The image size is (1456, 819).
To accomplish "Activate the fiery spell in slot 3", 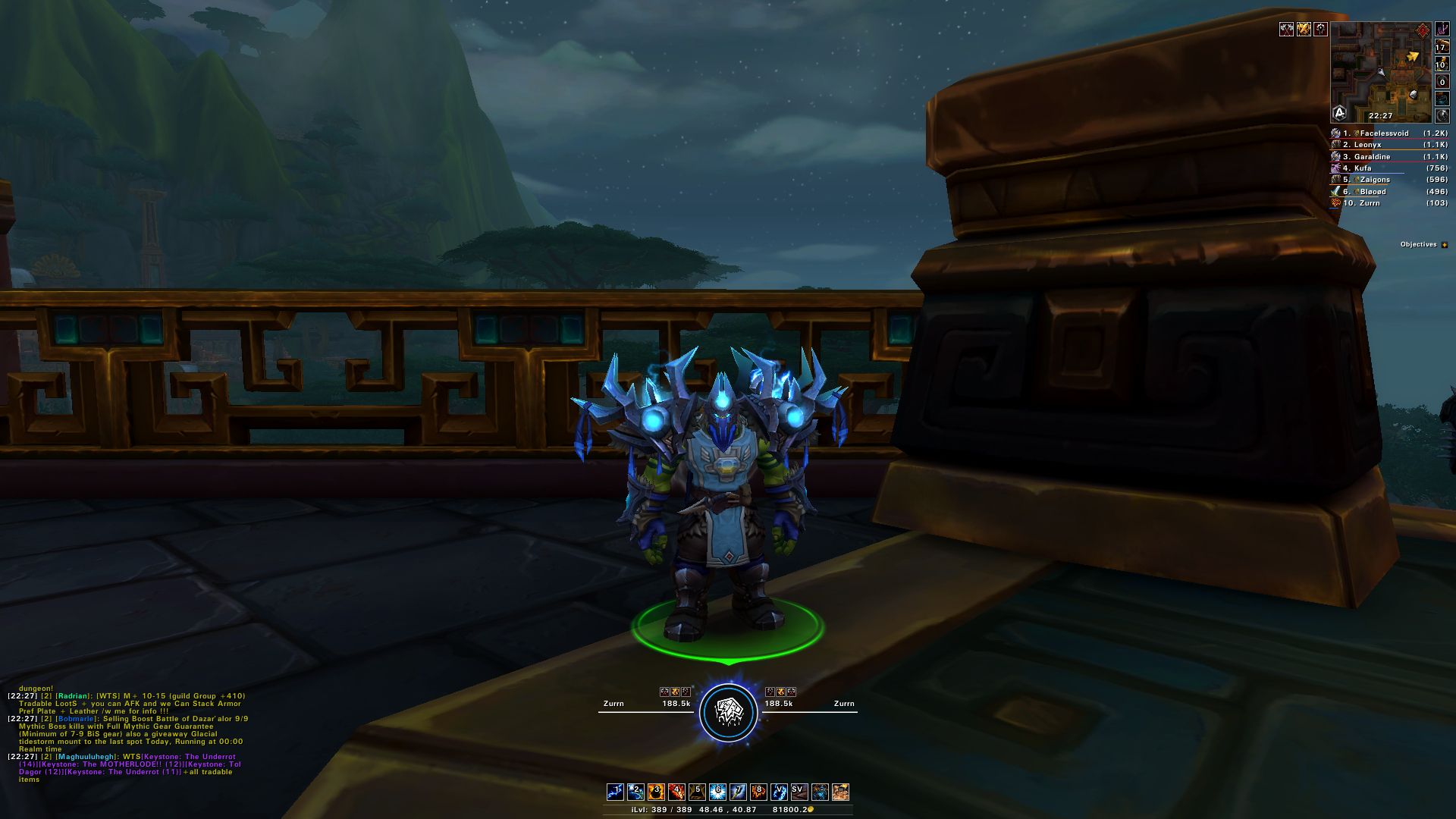I will 655,791.
